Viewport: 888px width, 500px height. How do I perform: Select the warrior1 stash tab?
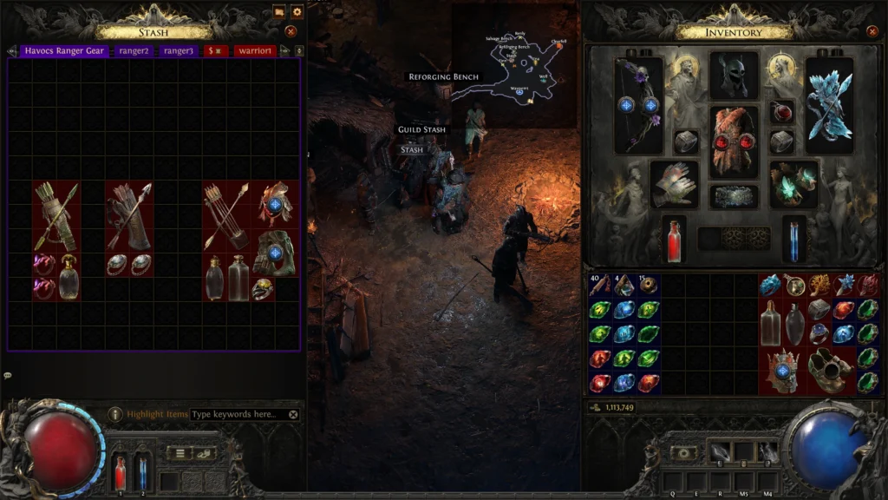pyautogui.click(x=254, y=50)
